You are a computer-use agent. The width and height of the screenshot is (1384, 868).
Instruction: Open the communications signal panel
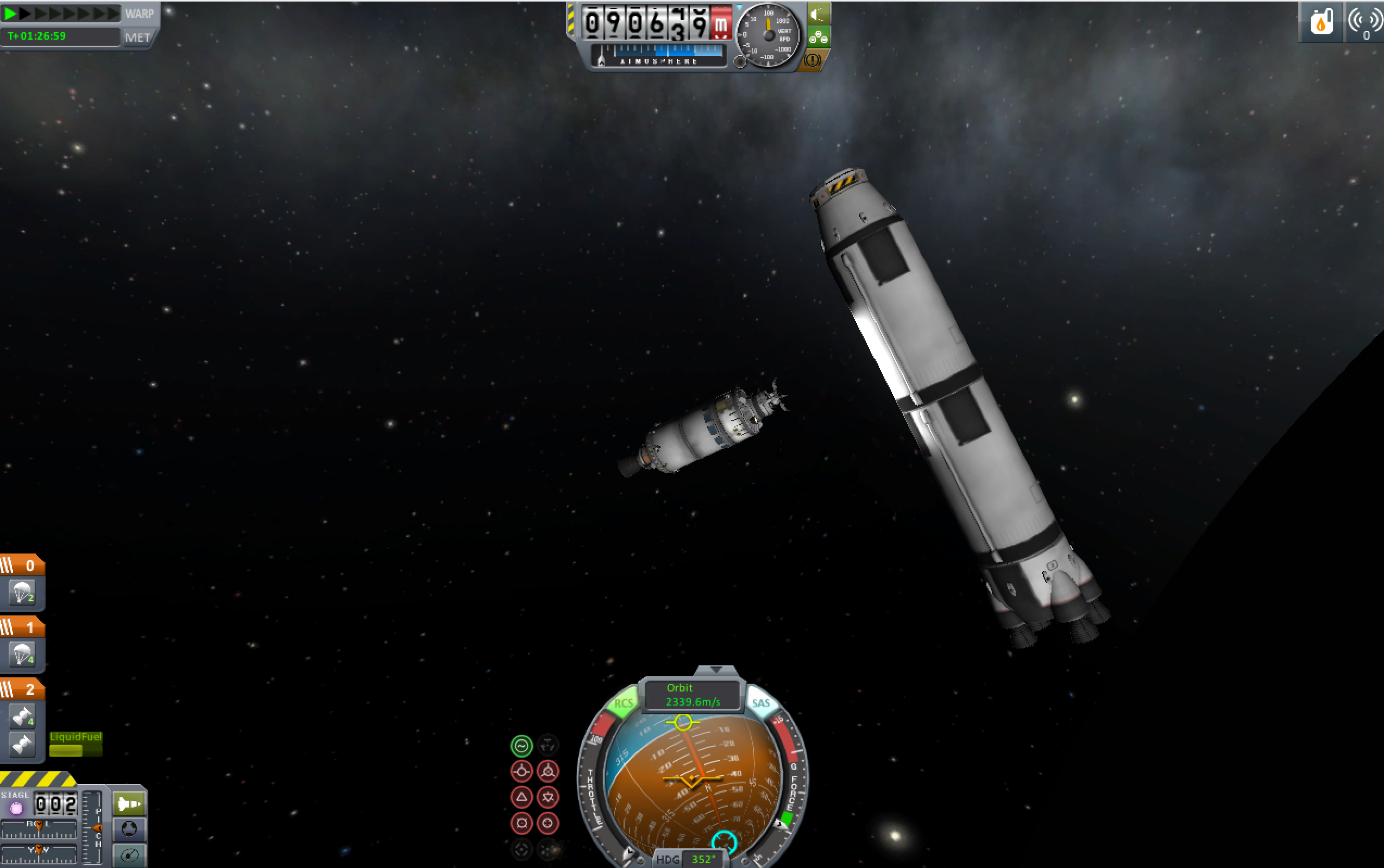point(1364,22)
